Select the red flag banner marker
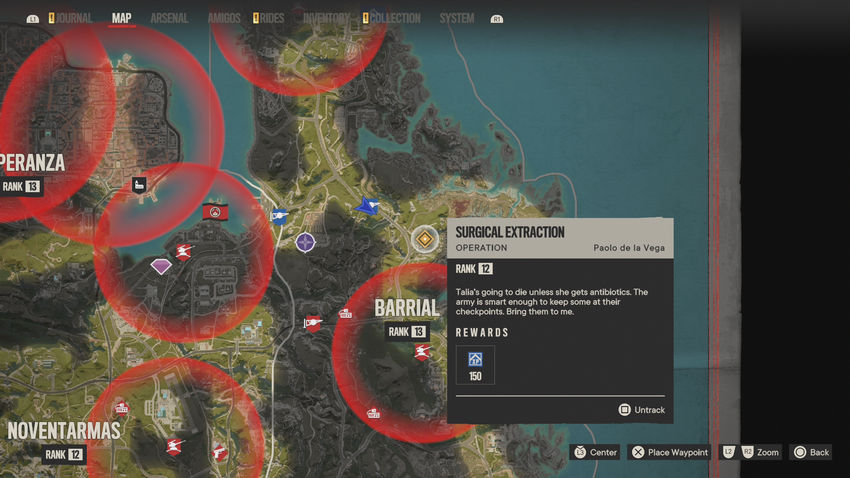This screenshot has width=850, height=478. (x=214, y=211)
